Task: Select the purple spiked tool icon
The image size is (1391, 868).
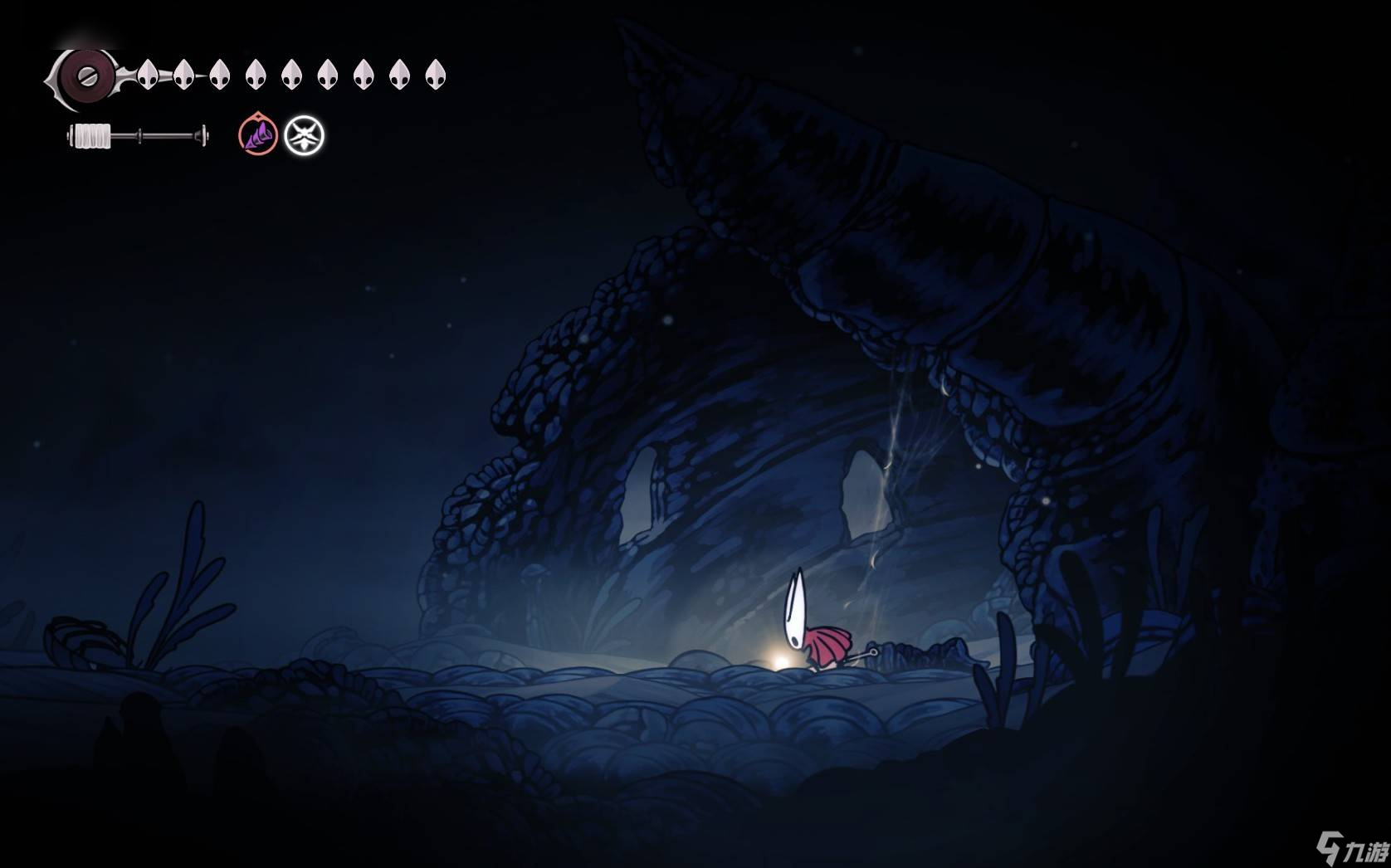Action: (258, 135)
